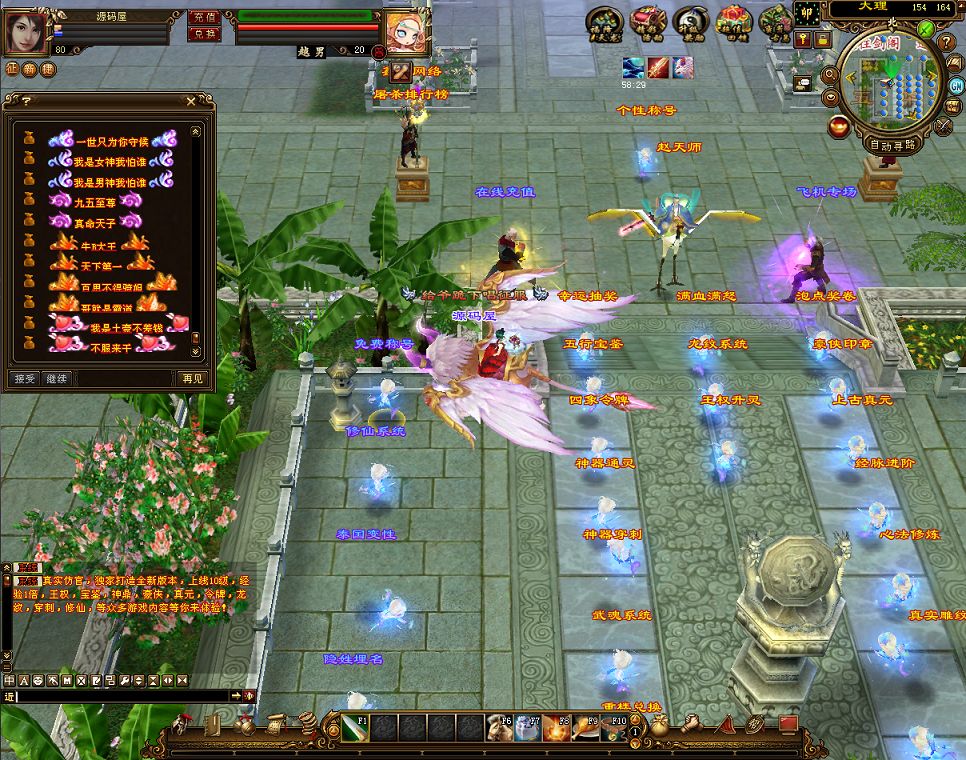Click the 再见 goodbye button
This screenshot has height=760, width=966.
tap(192, 379)
